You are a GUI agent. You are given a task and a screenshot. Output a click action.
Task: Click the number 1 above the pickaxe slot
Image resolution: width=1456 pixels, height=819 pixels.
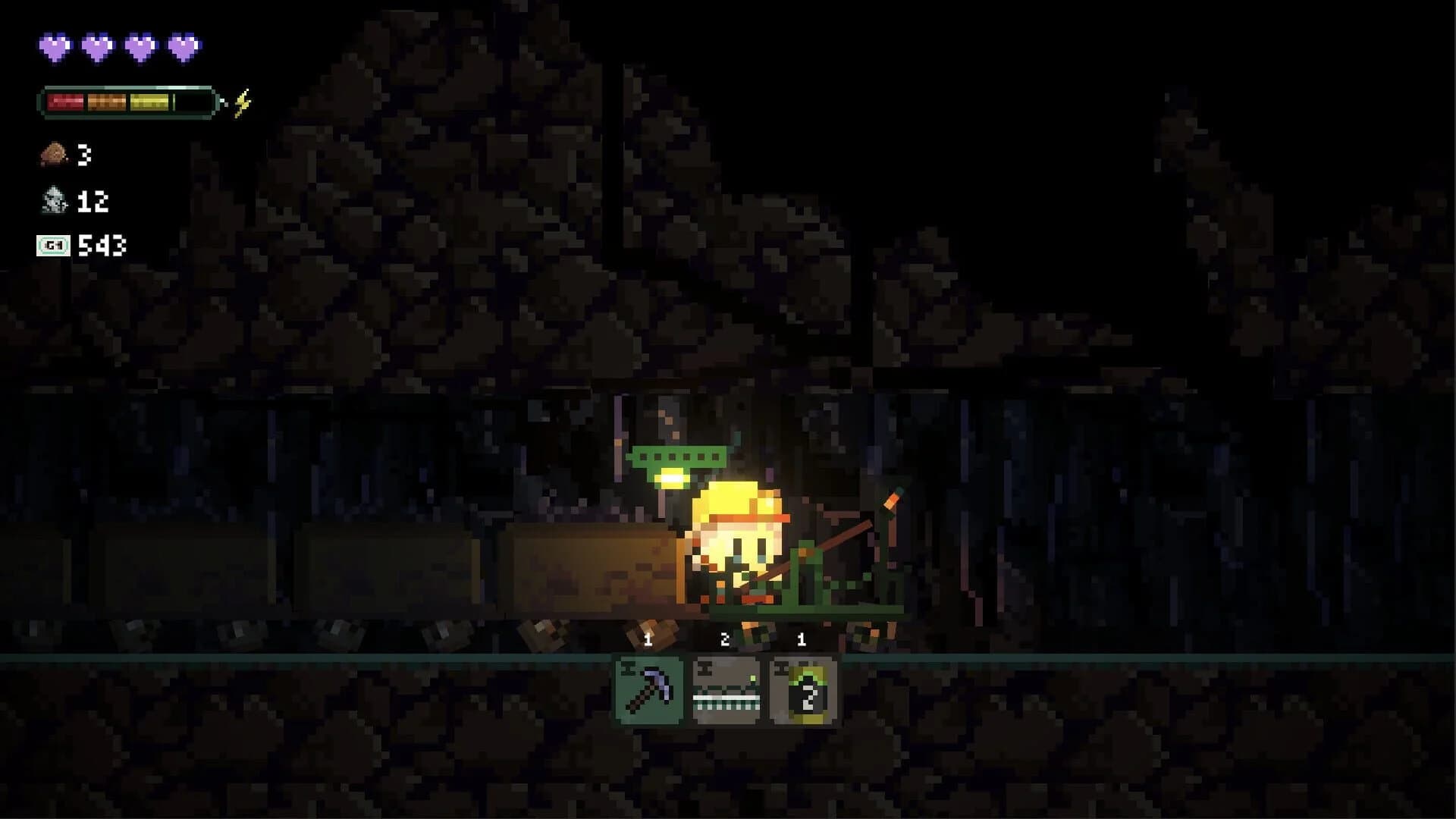(647, 639)
